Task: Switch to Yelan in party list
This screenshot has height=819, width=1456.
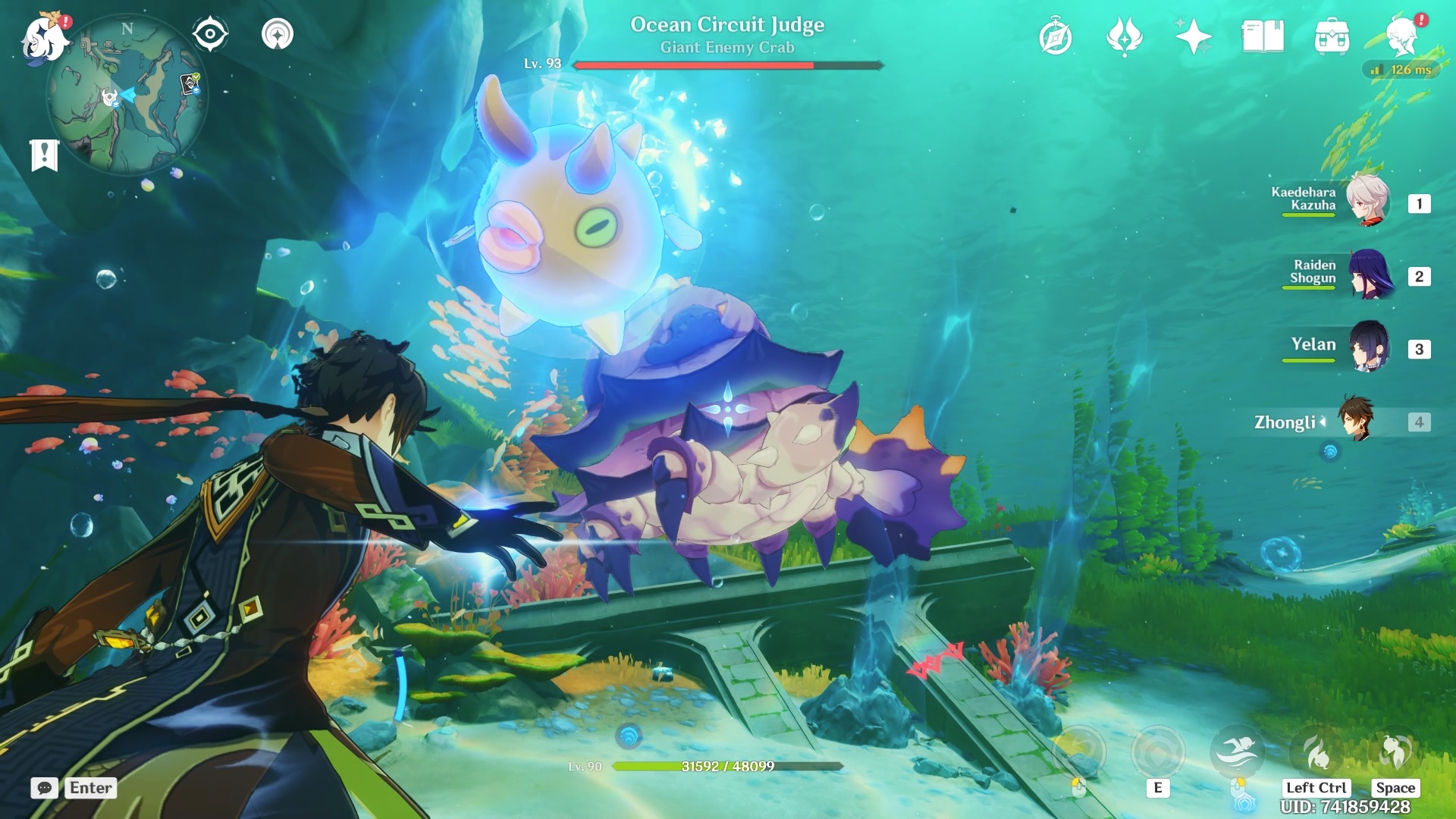Action: tap(1367, 347)
